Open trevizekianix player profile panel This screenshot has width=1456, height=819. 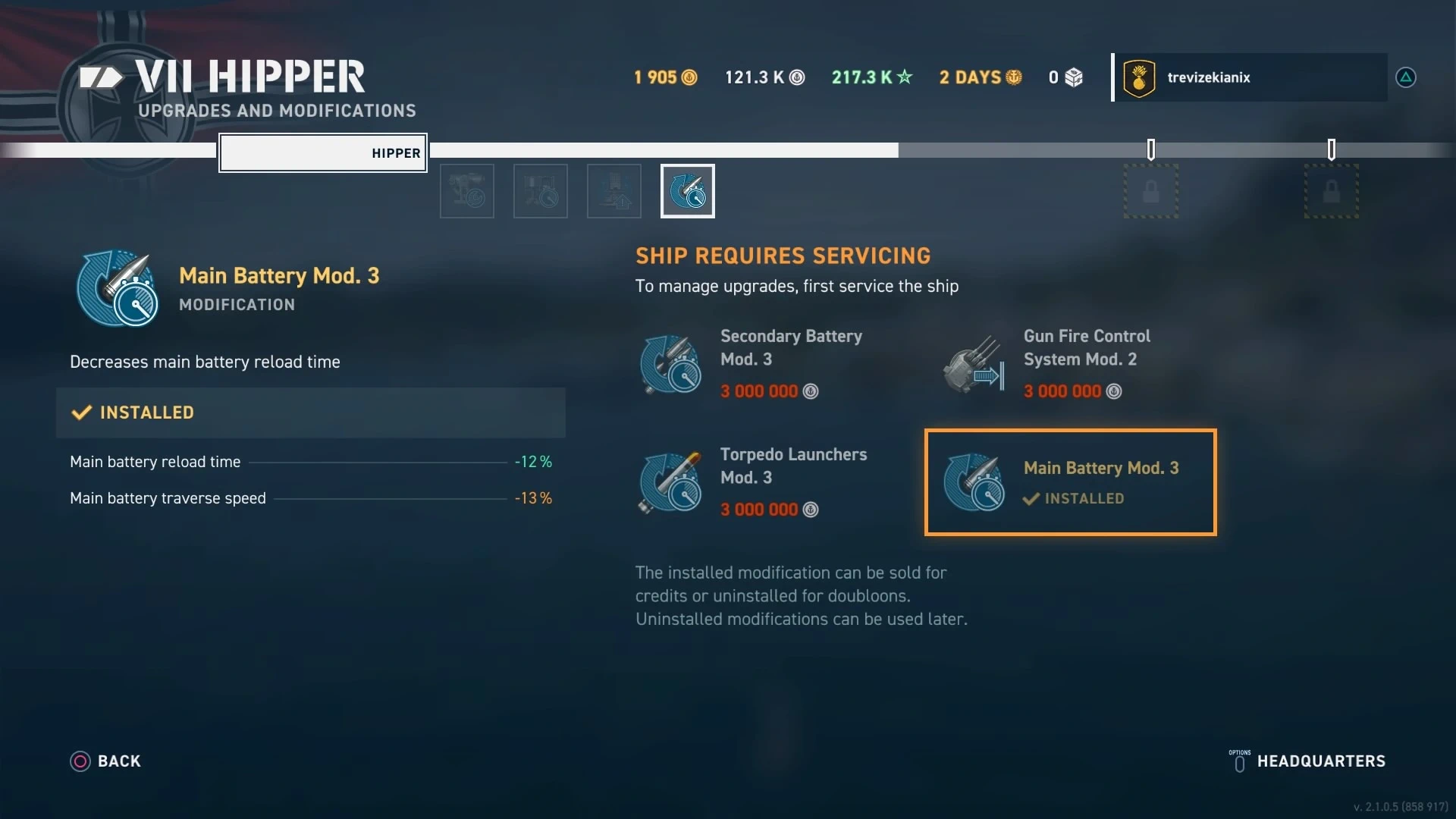(1250, 77)
